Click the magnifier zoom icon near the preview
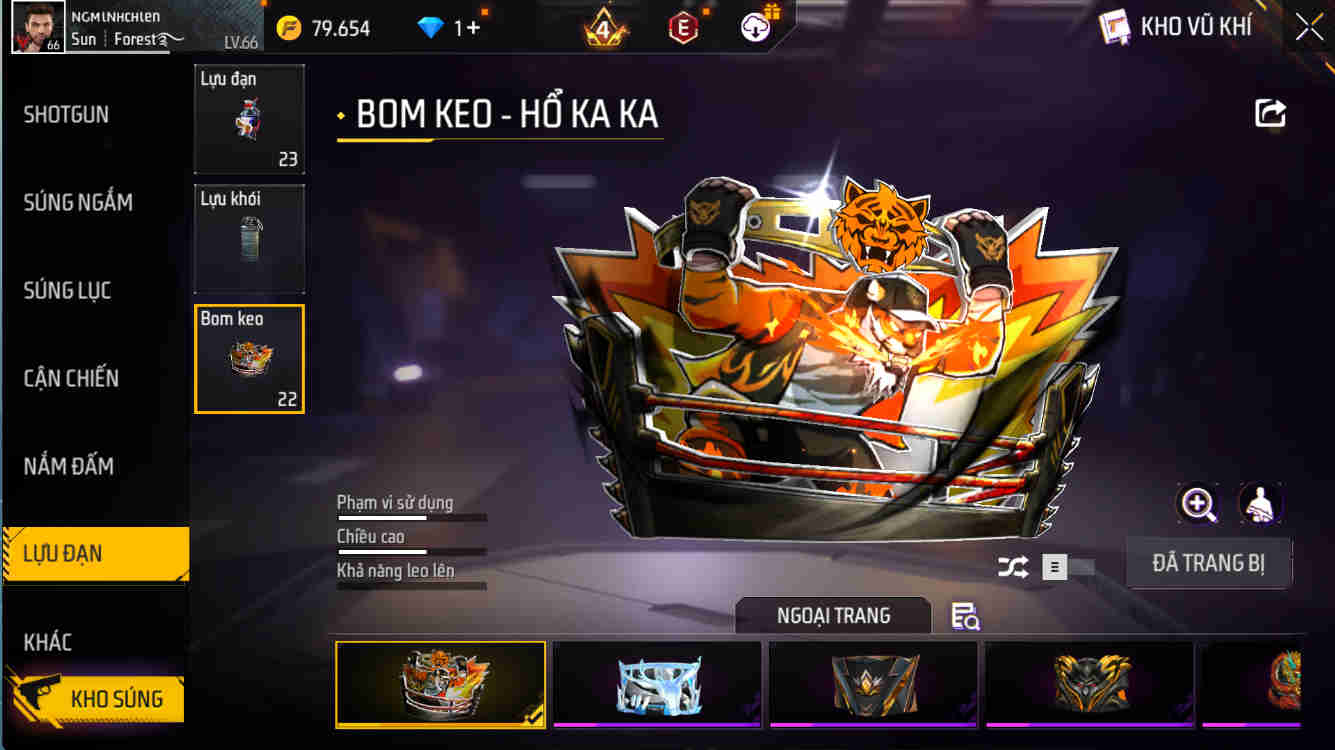The width and height of the screenshot is (1335, 750). (1197, 504)
